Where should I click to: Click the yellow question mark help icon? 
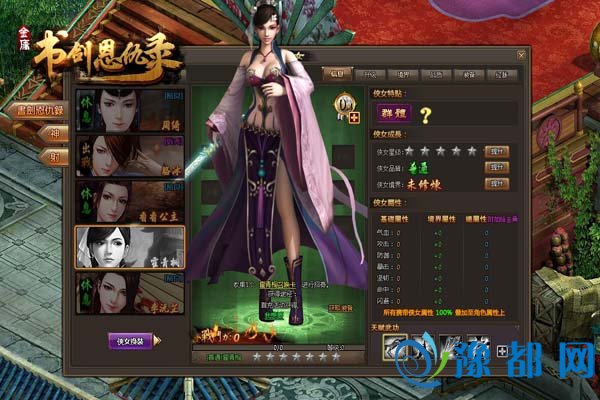coord(425,116)
